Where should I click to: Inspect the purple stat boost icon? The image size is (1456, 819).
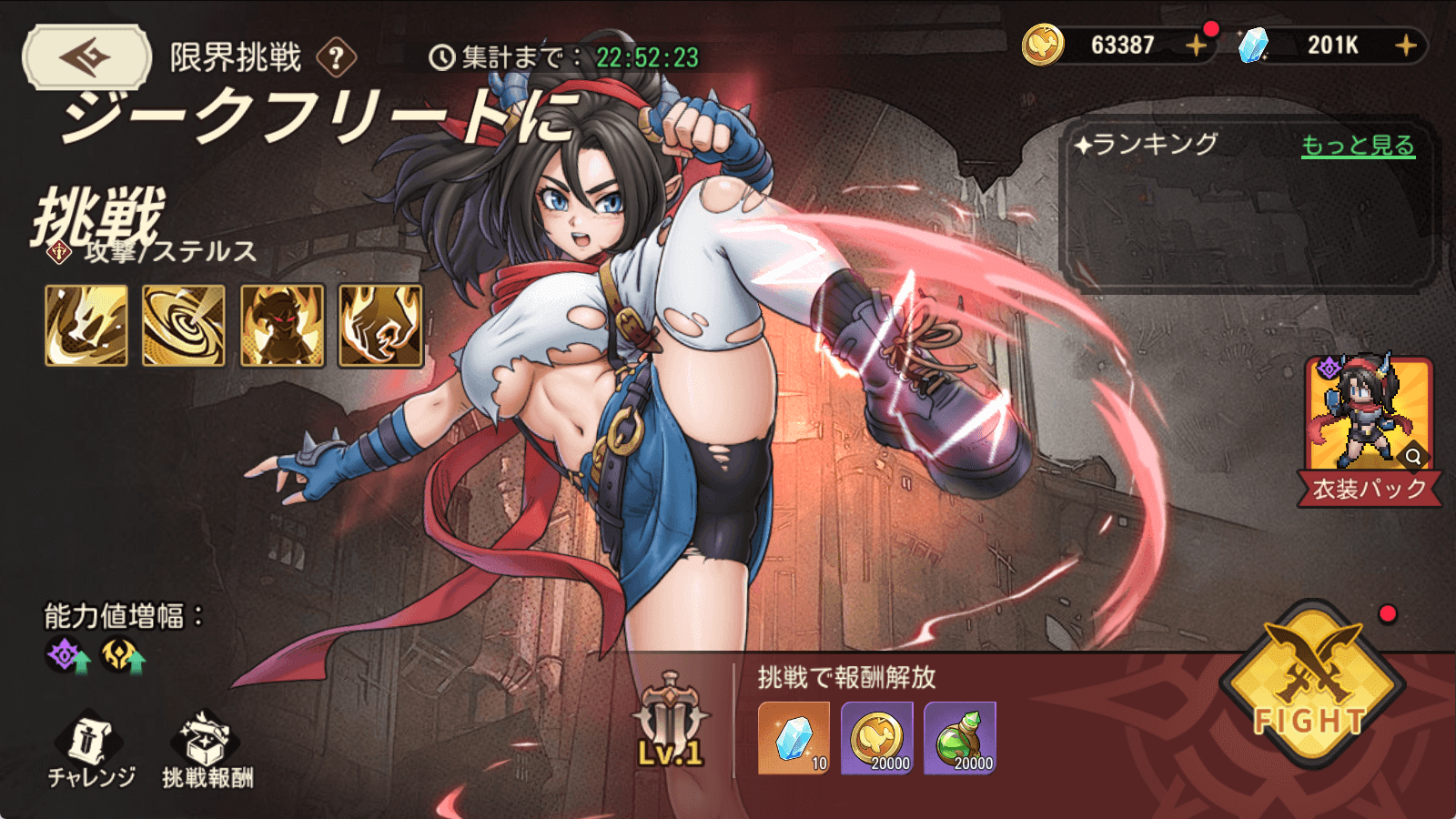coord(67,655)
